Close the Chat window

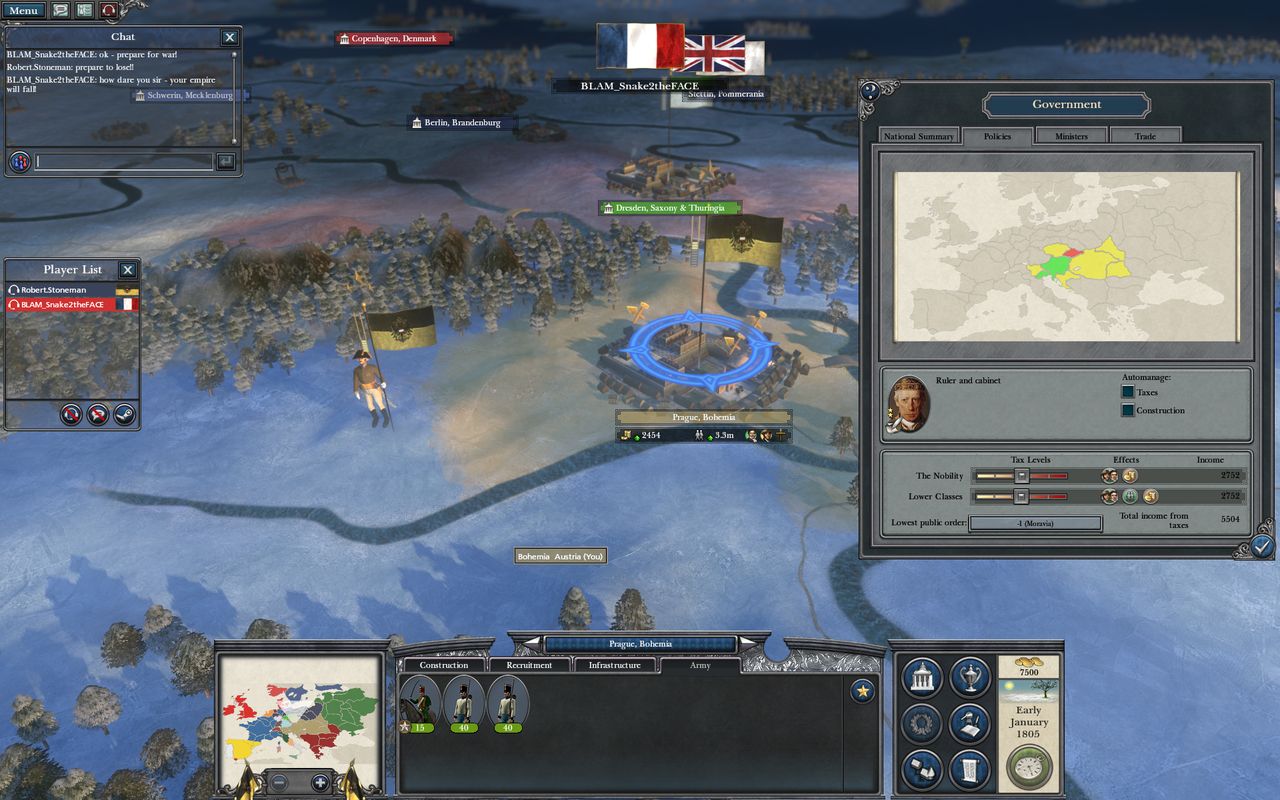click(230, 37)
